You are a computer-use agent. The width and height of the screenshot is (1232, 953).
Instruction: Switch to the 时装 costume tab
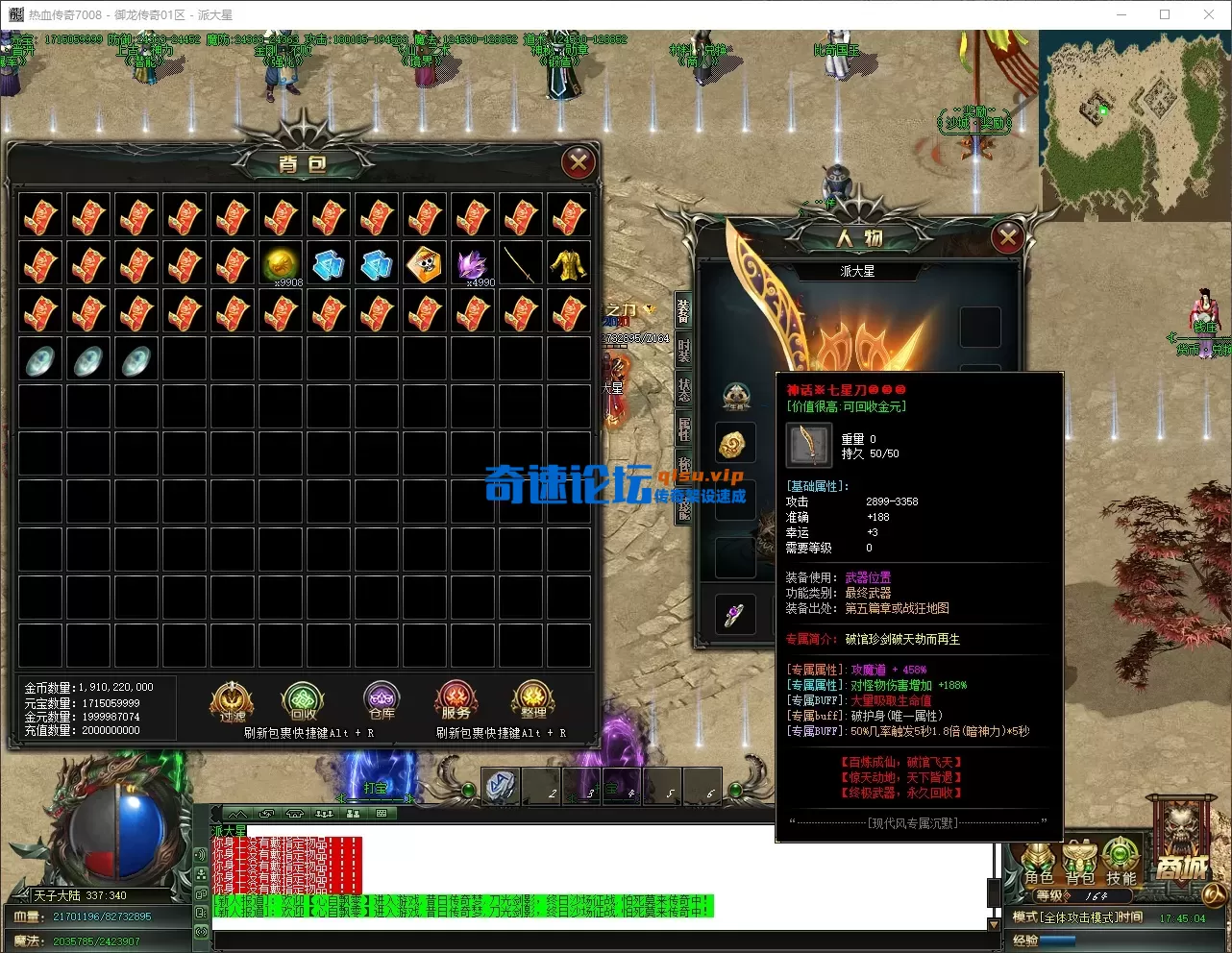tap(684, 349)
